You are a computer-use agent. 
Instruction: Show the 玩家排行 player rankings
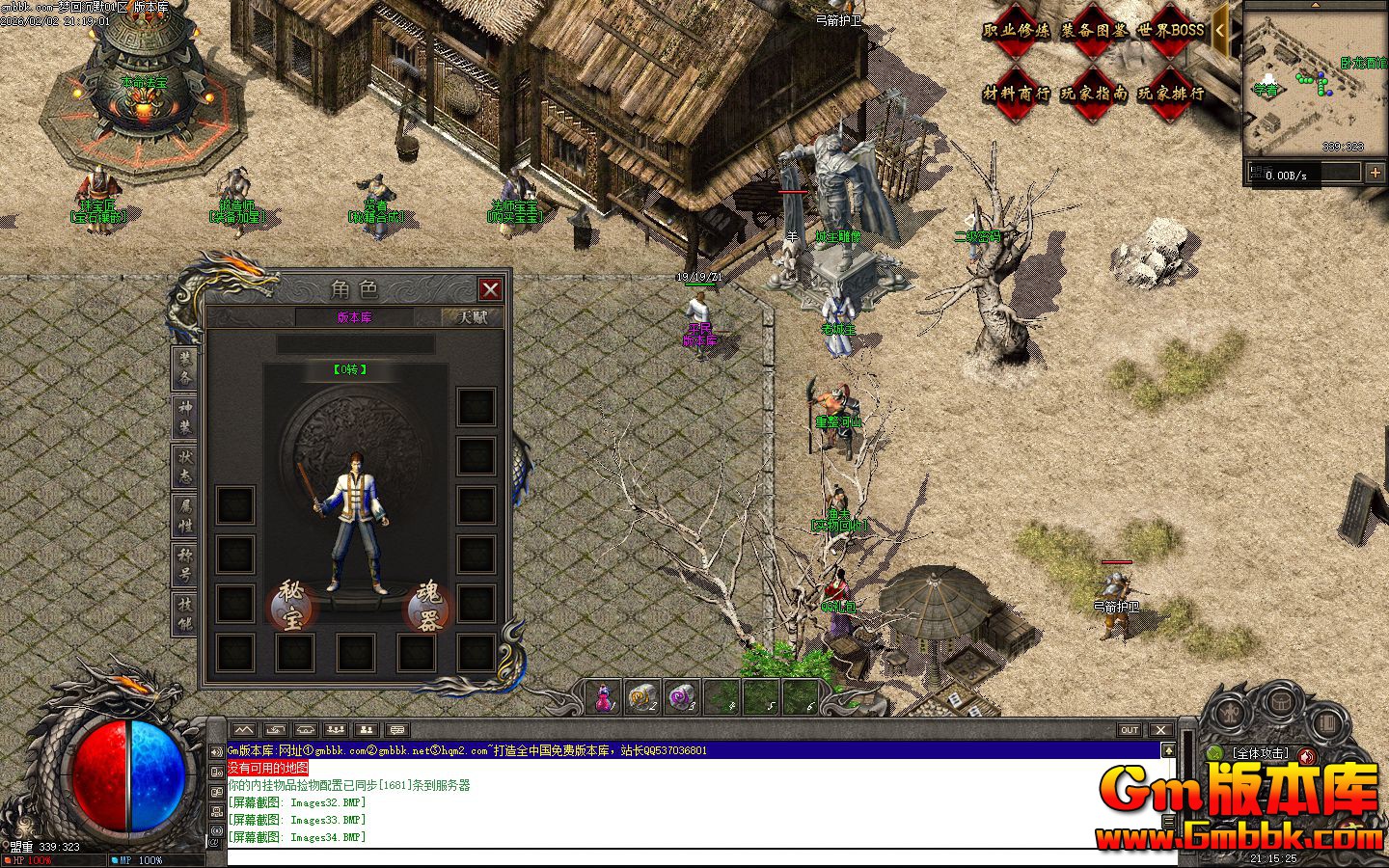point(1170,94)
